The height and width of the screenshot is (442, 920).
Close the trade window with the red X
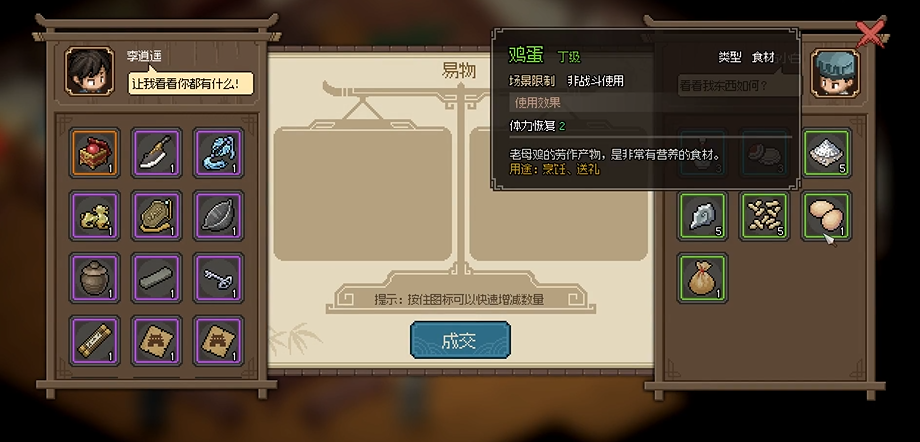tap(871, 35)
